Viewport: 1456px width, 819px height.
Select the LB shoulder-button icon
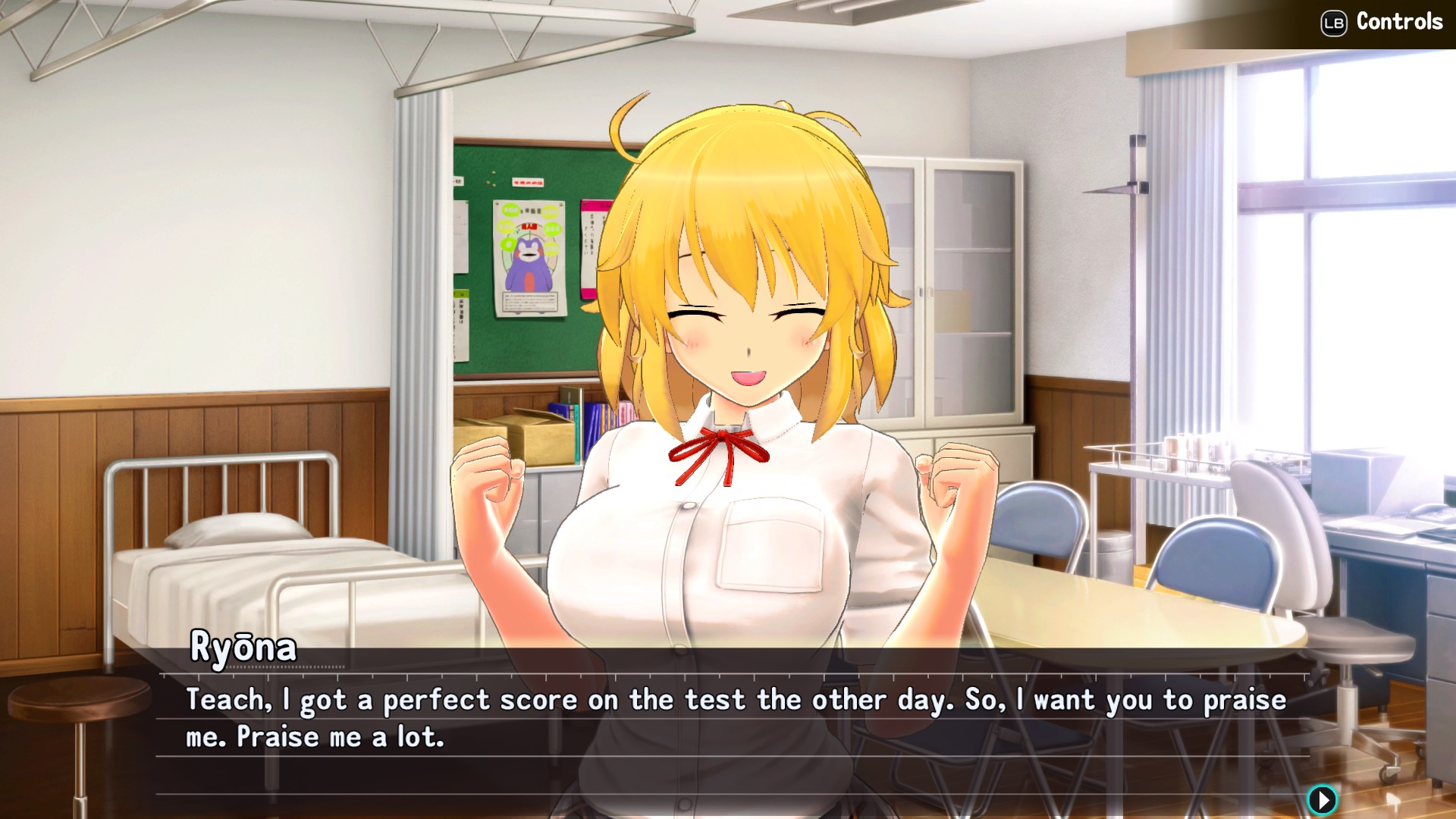pos(1332,22)
